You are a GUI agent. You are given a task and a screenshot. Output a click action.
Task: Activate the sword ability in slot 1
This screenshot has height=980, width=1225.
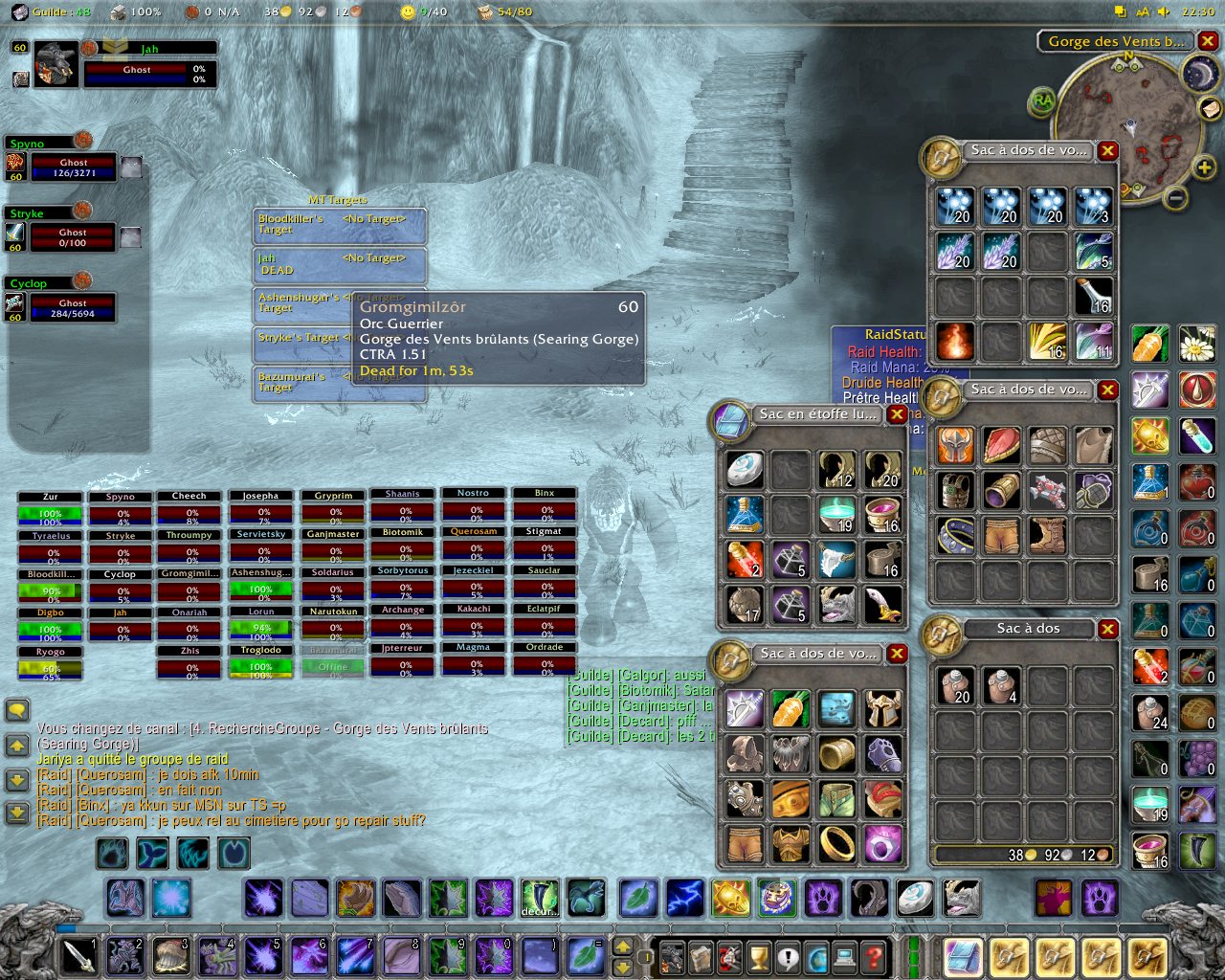coord(78,955)
